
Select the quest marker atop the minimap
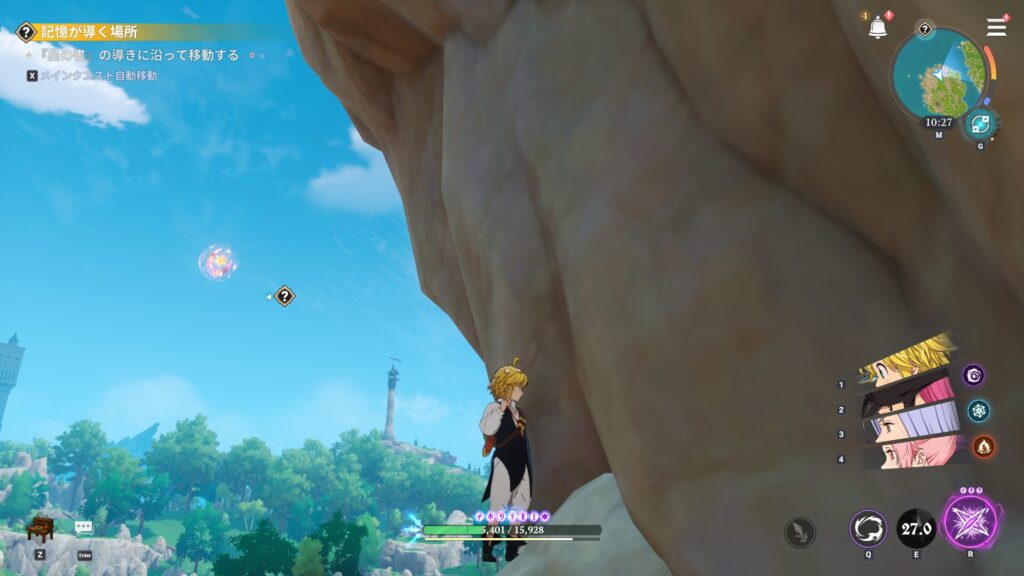click(925, 29)
